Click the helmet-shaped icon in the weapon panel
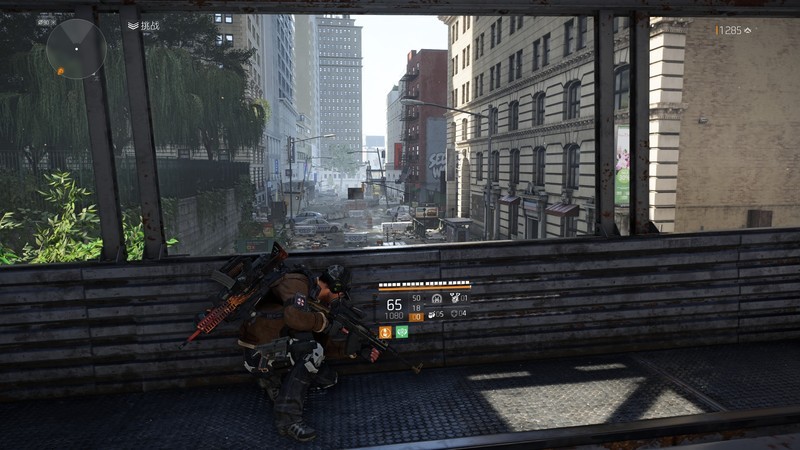Viewport: 800px width, 450px height. pyautogui.click(x=437, y=299)
